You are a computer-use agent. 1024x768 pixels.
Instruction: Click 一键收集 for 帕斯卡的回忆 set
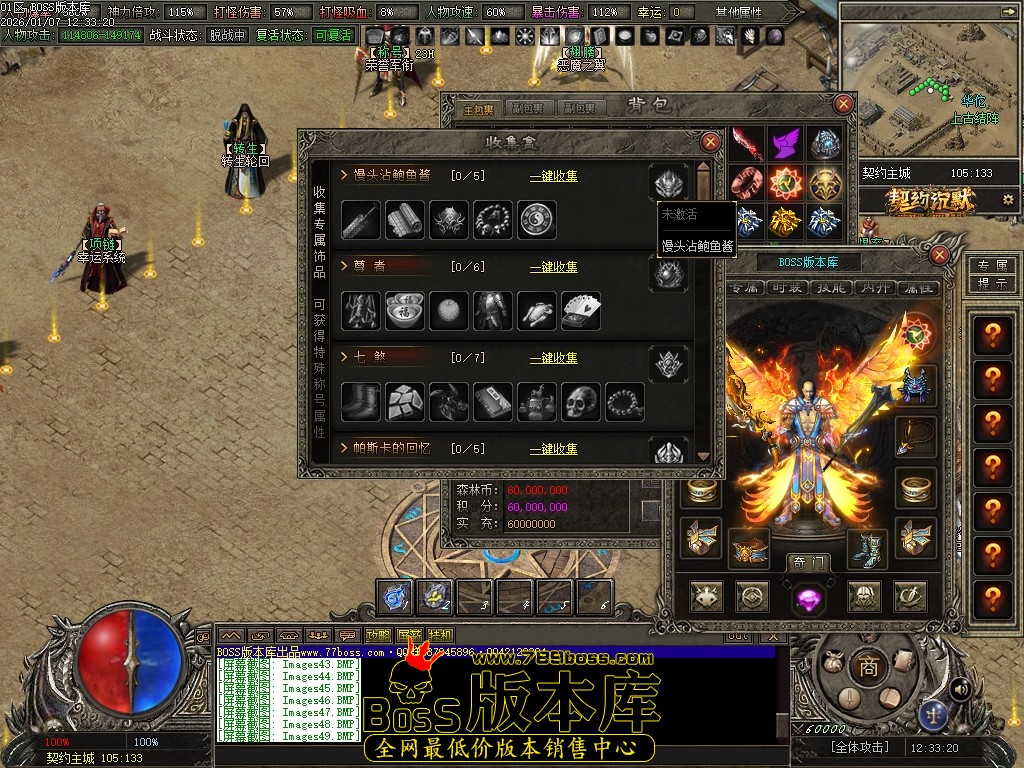point(553,449)
